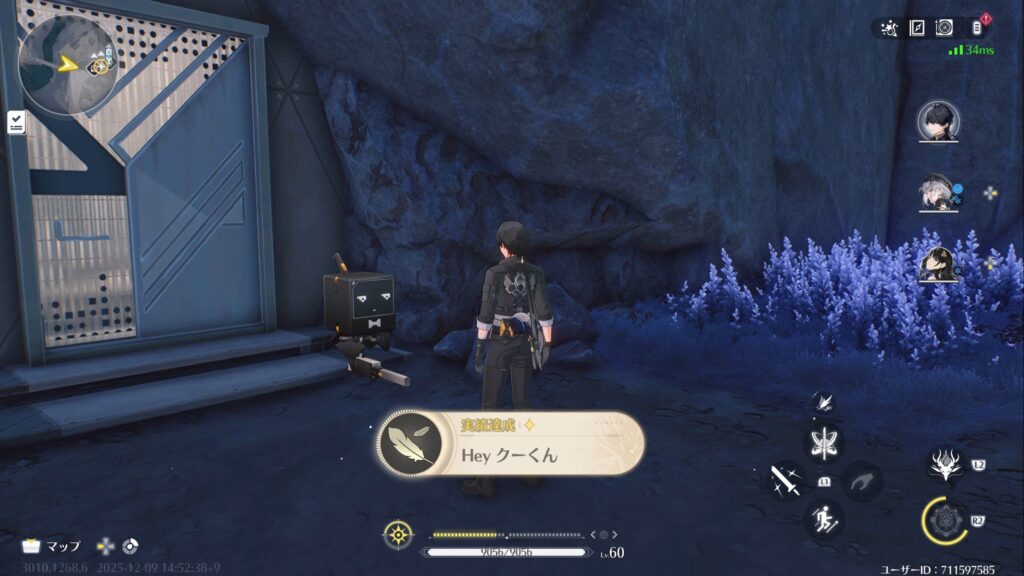Activate the butterfly-sword resonance skill
The width and height of the screenshot is (1024, 576).
click(x=825, y=442)
